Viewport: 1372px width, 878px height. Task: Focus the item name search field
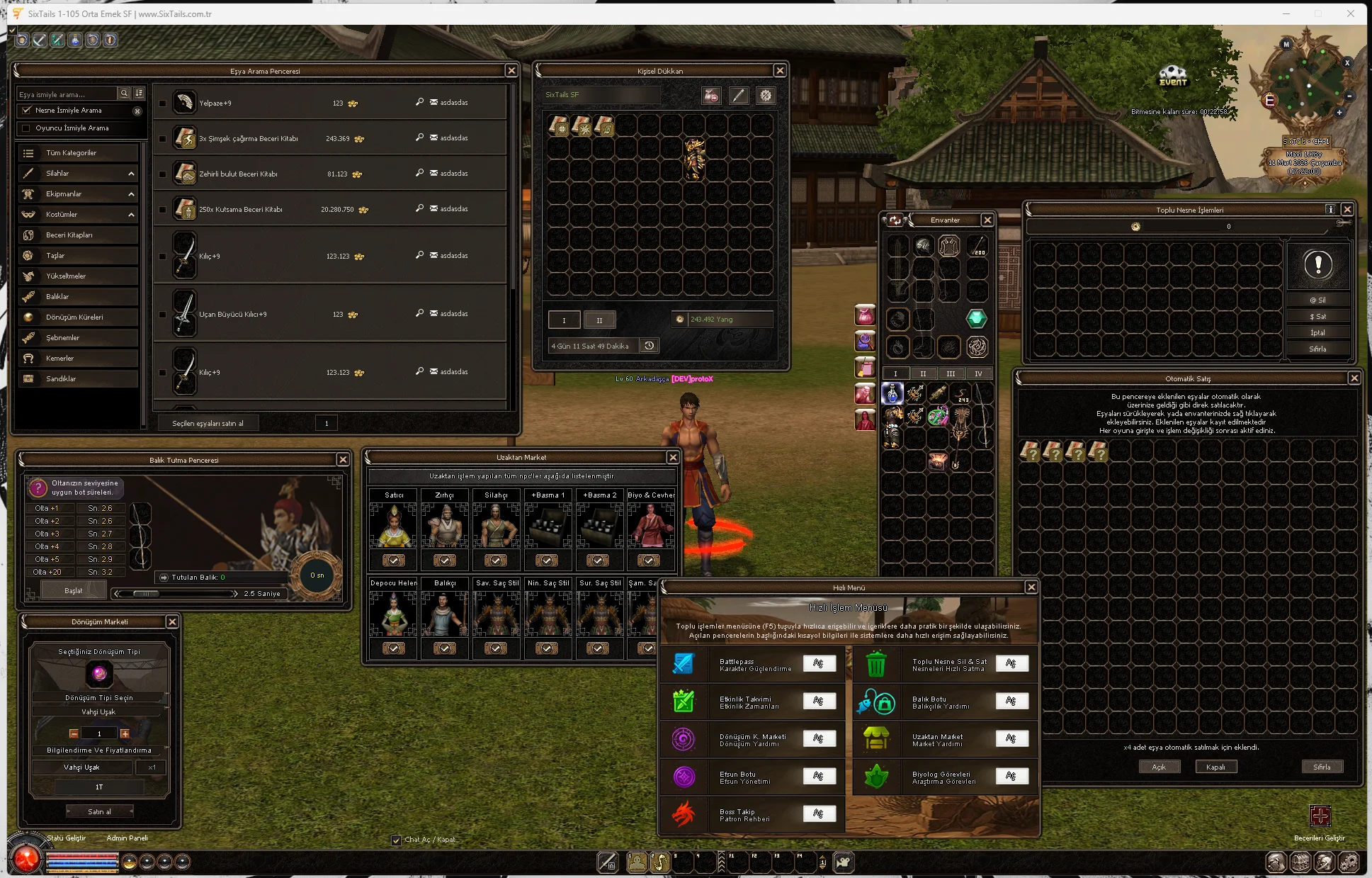click(x=67, y=94)
